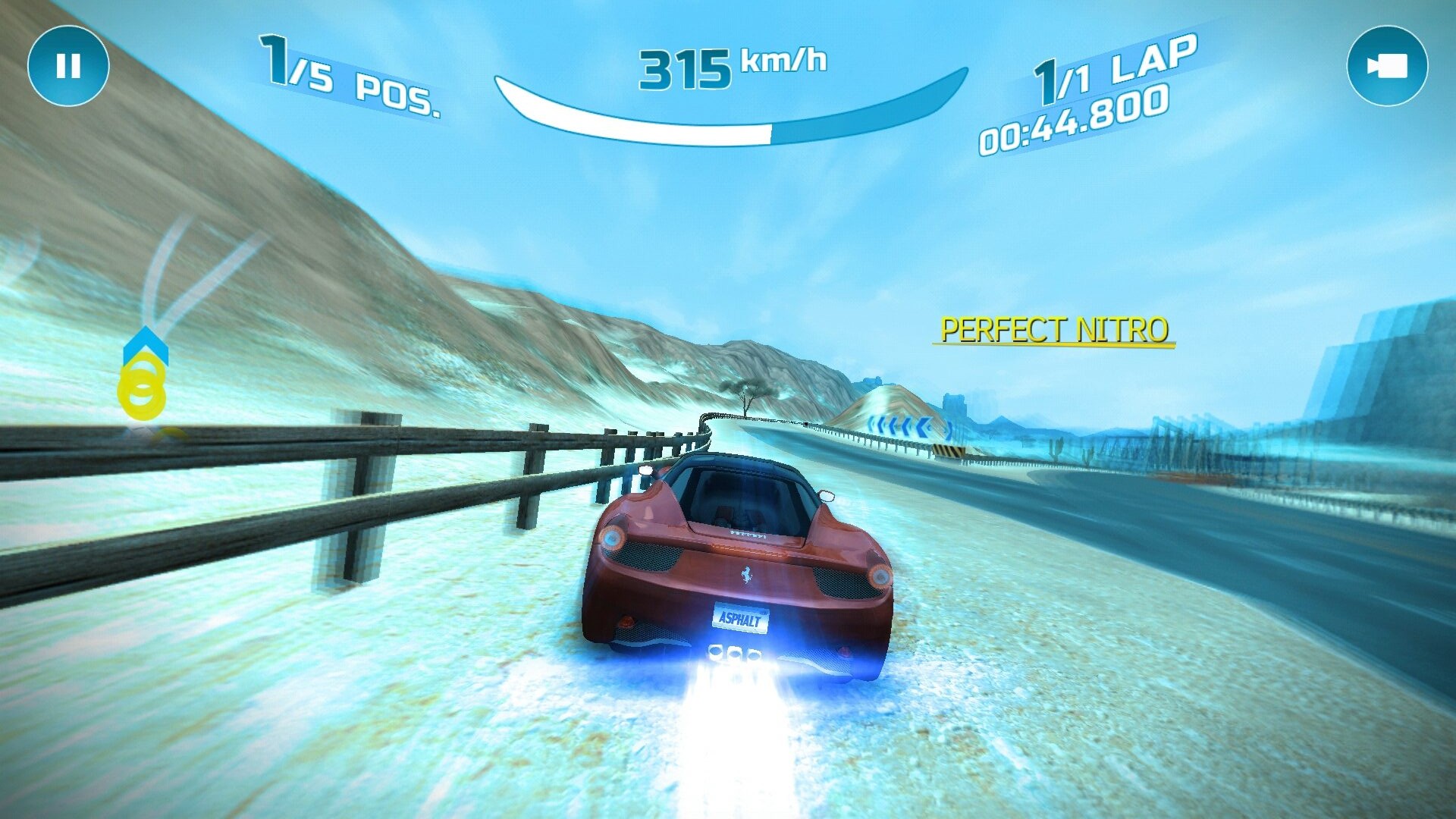Image resolution: width=1456 pixels, height=819 pixels.
Task: Pause the race
Action: coord(68,66)
